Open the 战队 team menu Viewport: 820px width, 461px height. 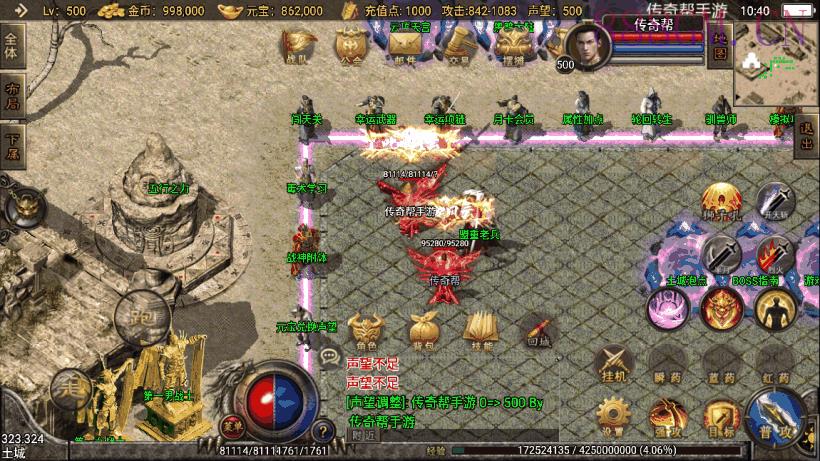pos(299,46)
